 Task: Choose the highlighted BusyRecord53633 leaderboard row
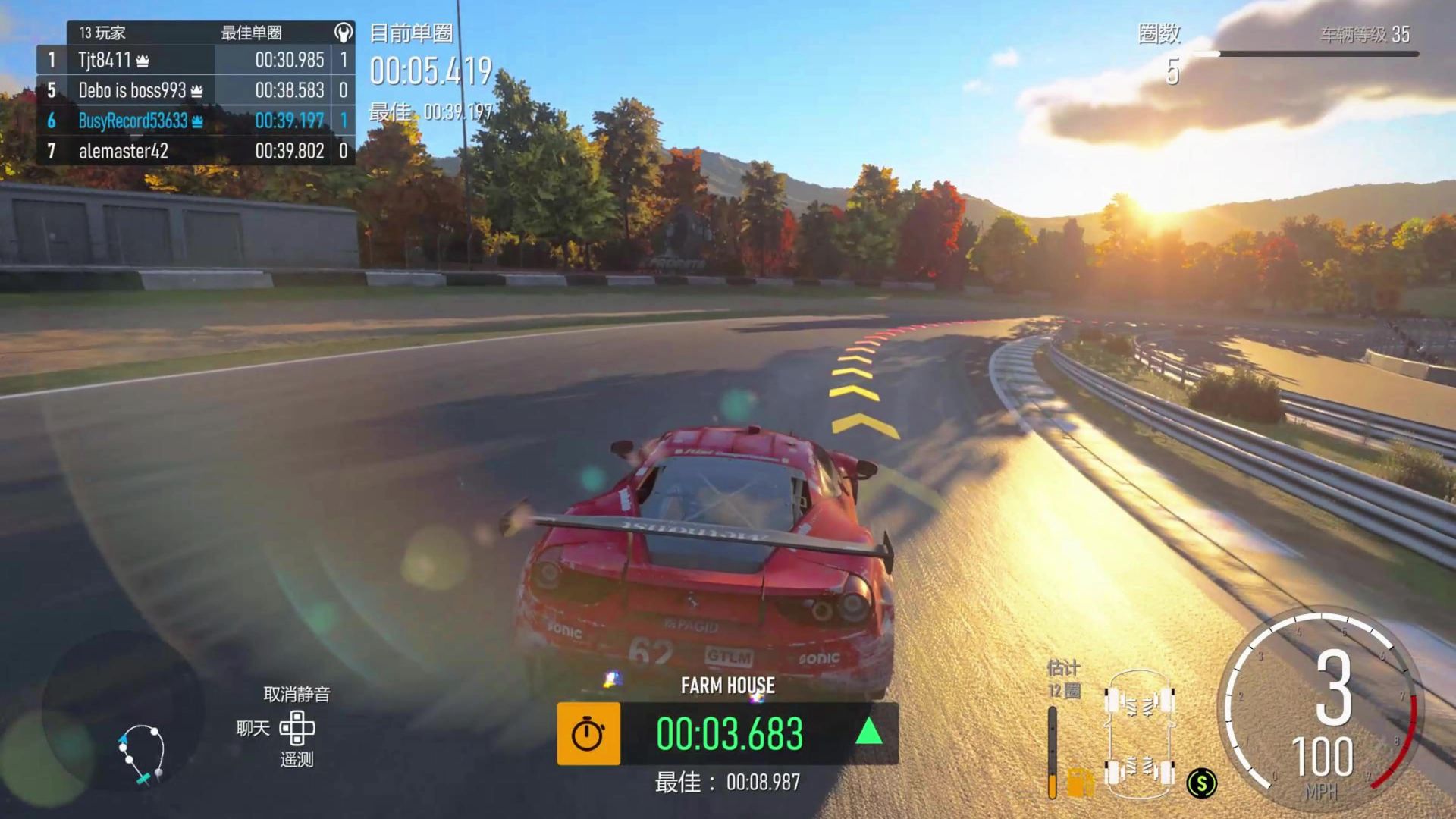pos(195,121)
